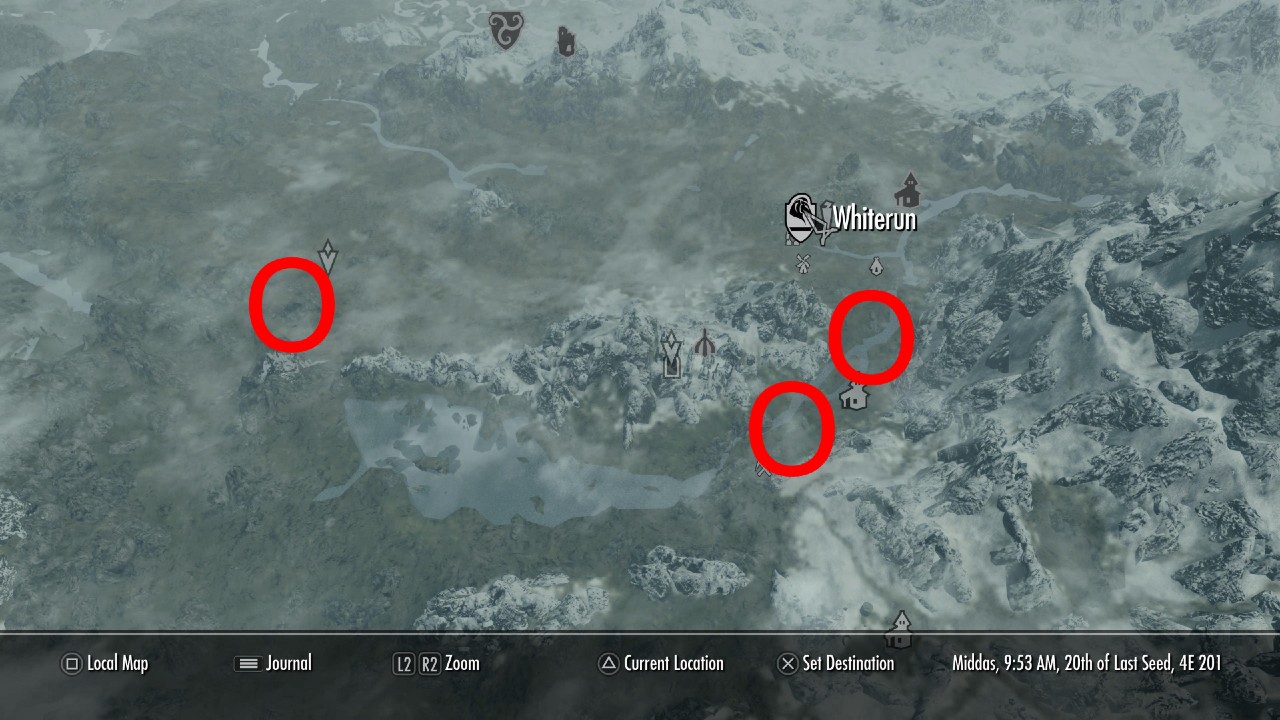Image resolution: width=1280 pixels, height=720 pixels.
Task: Jump to Current Location
Action: pos(662,663)
